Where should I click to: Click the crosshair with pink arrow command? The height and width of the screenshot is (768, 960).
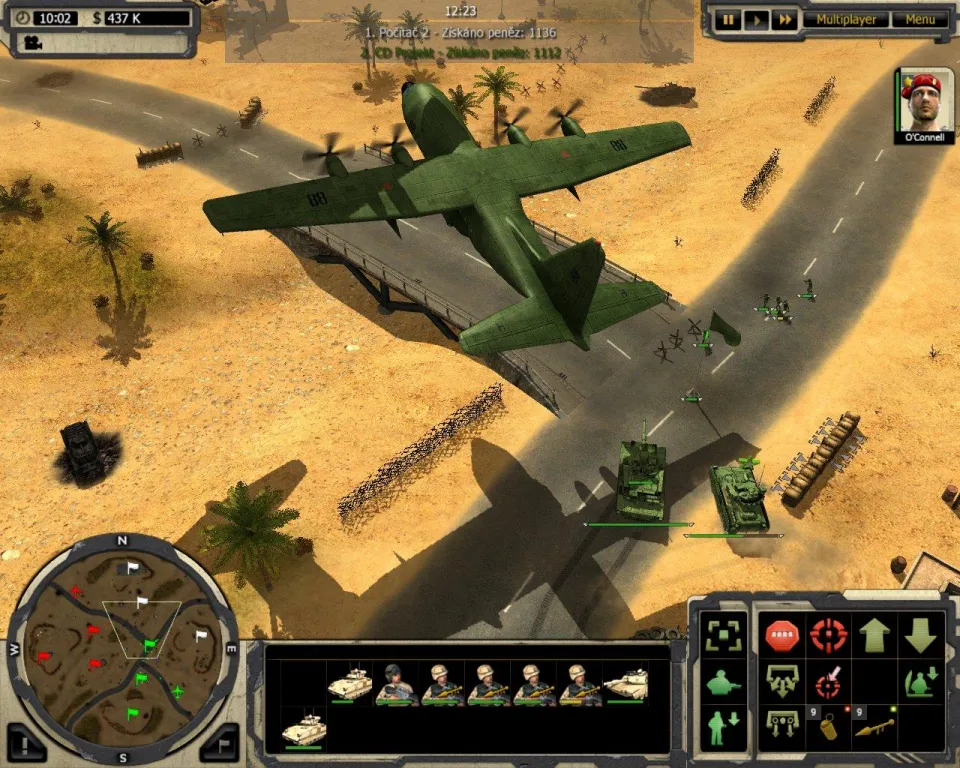tap(827, 683)
